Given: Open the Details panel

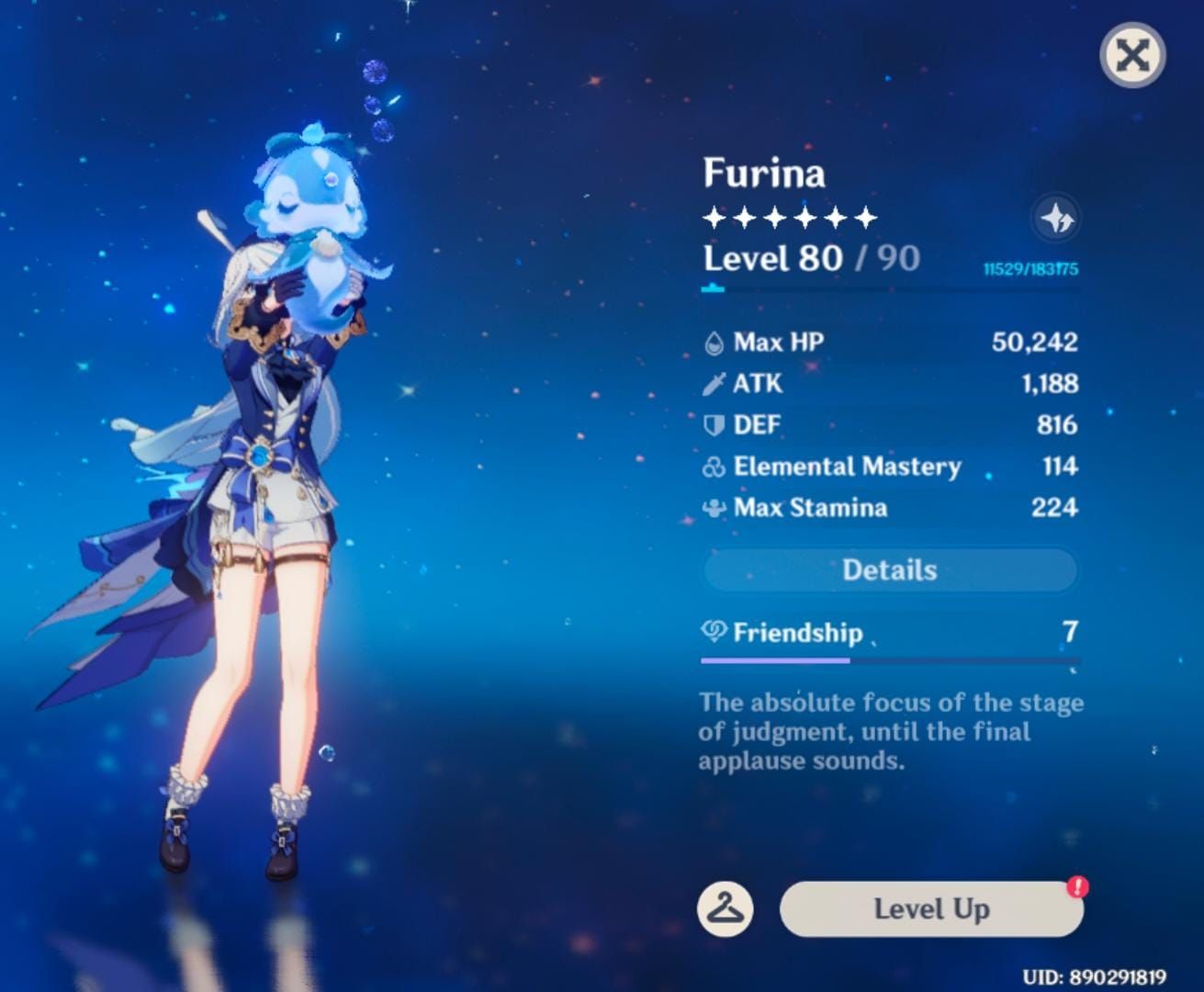Looking at the screenshot, I should pyautogui.click(x=888, y=569).
